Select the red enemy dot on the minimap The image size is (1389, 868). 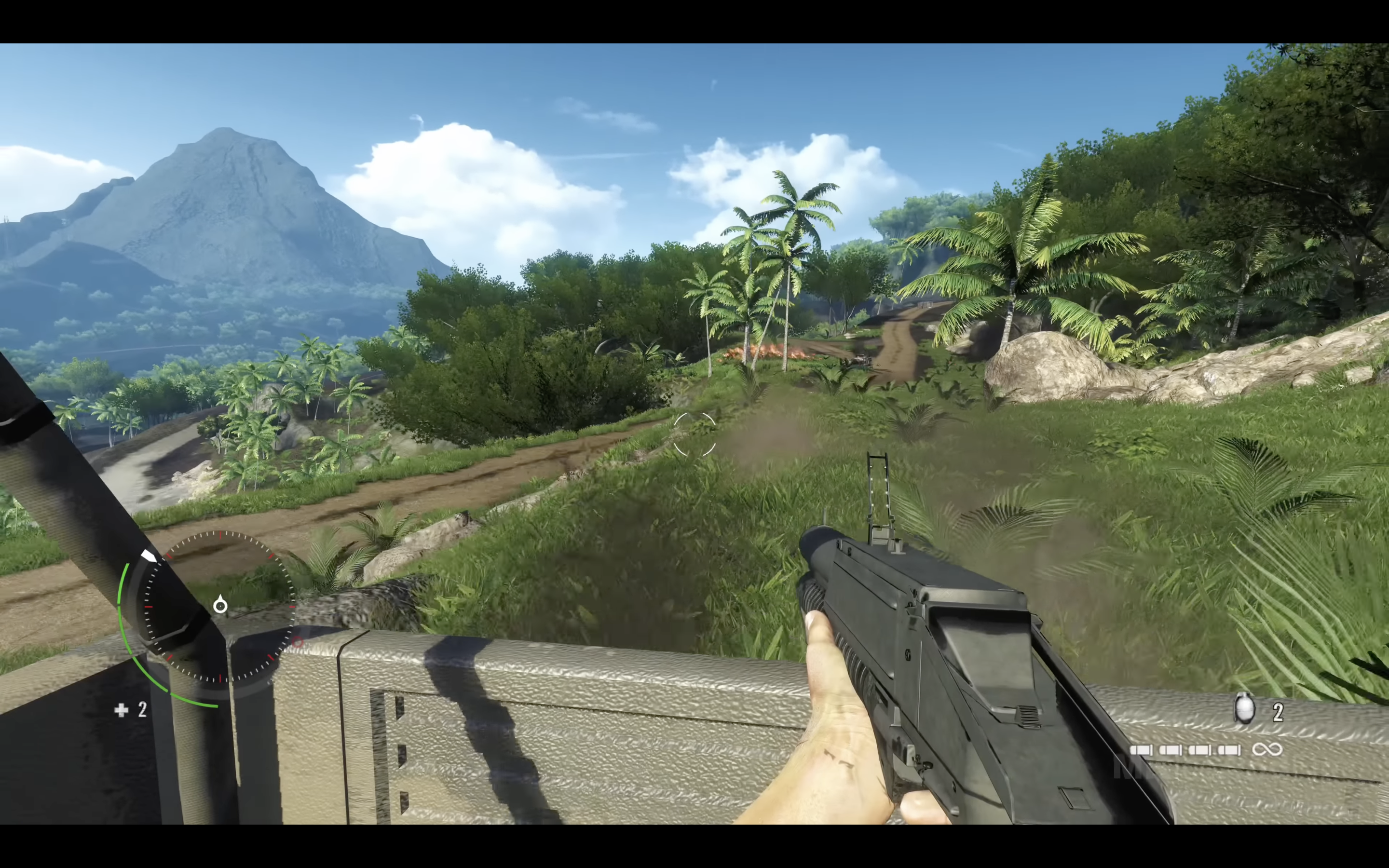[298, 643]
